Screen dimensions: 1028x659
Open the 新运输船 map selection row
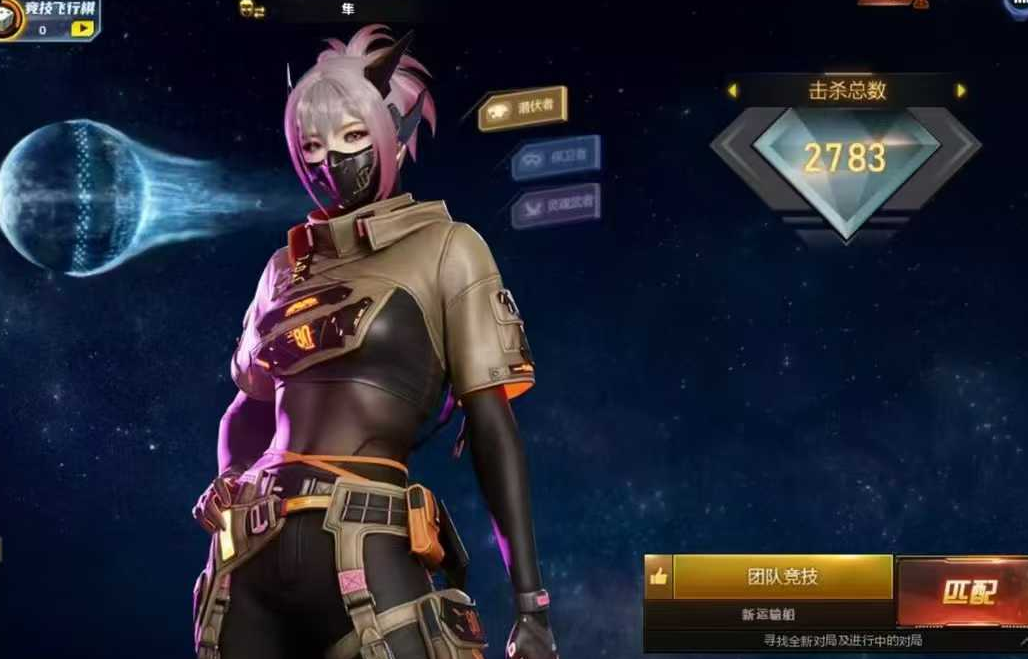[768, 614]
